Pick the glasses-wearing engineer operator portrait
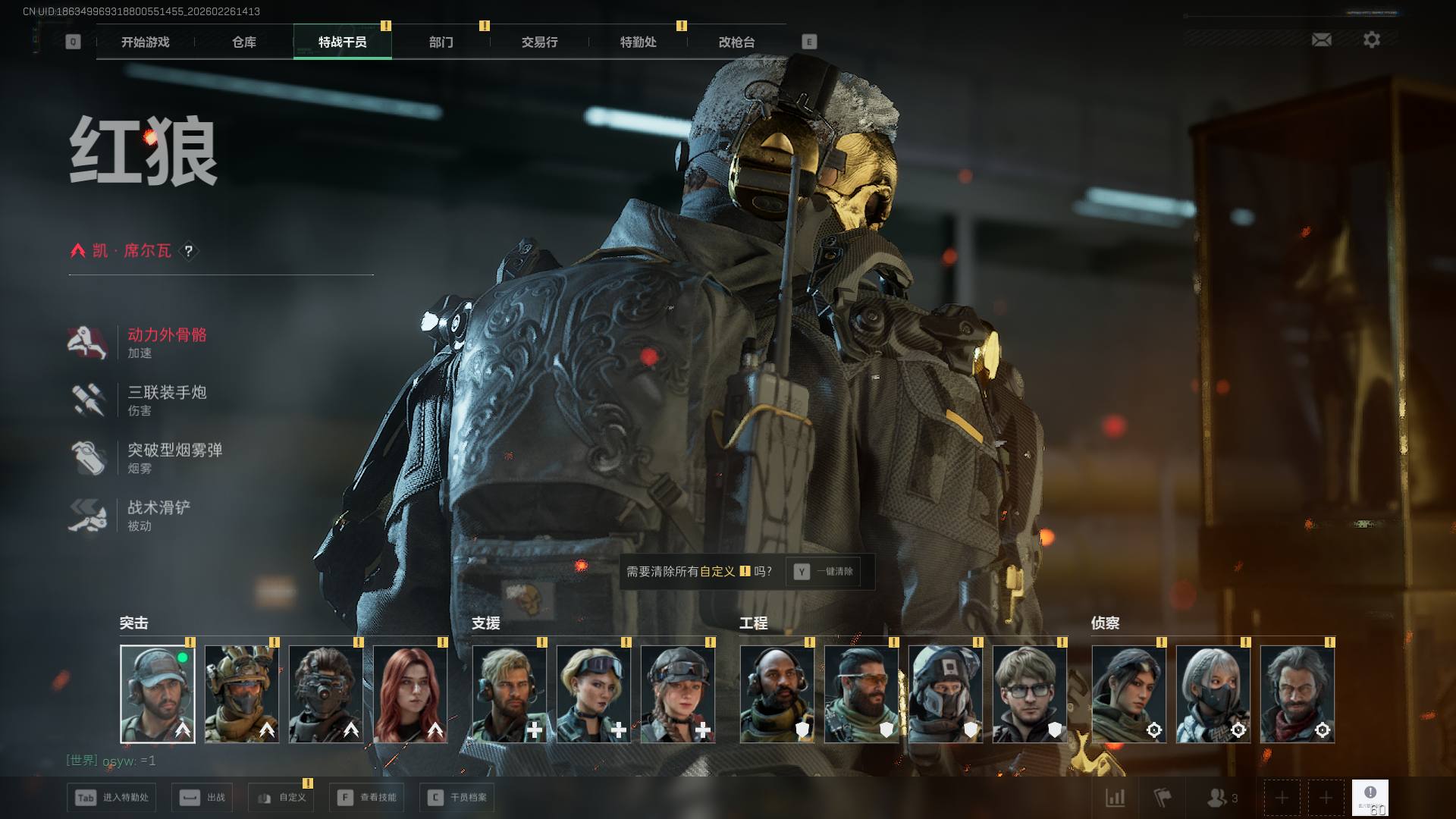Image resolution: width=1456 pixels, height=819 pixels. click(1029, 694)
